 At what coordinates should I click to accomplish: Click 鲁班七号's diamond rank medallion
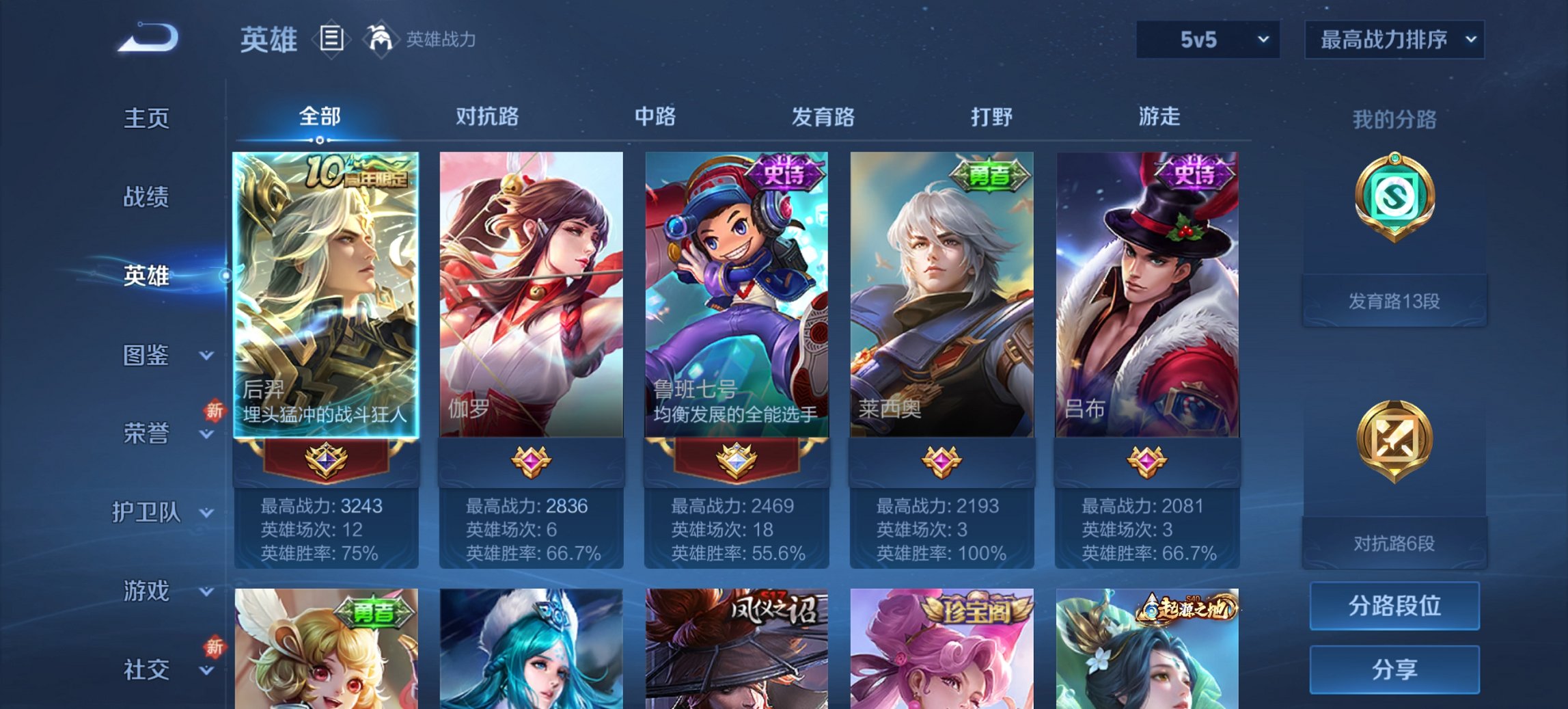[736, 460]
